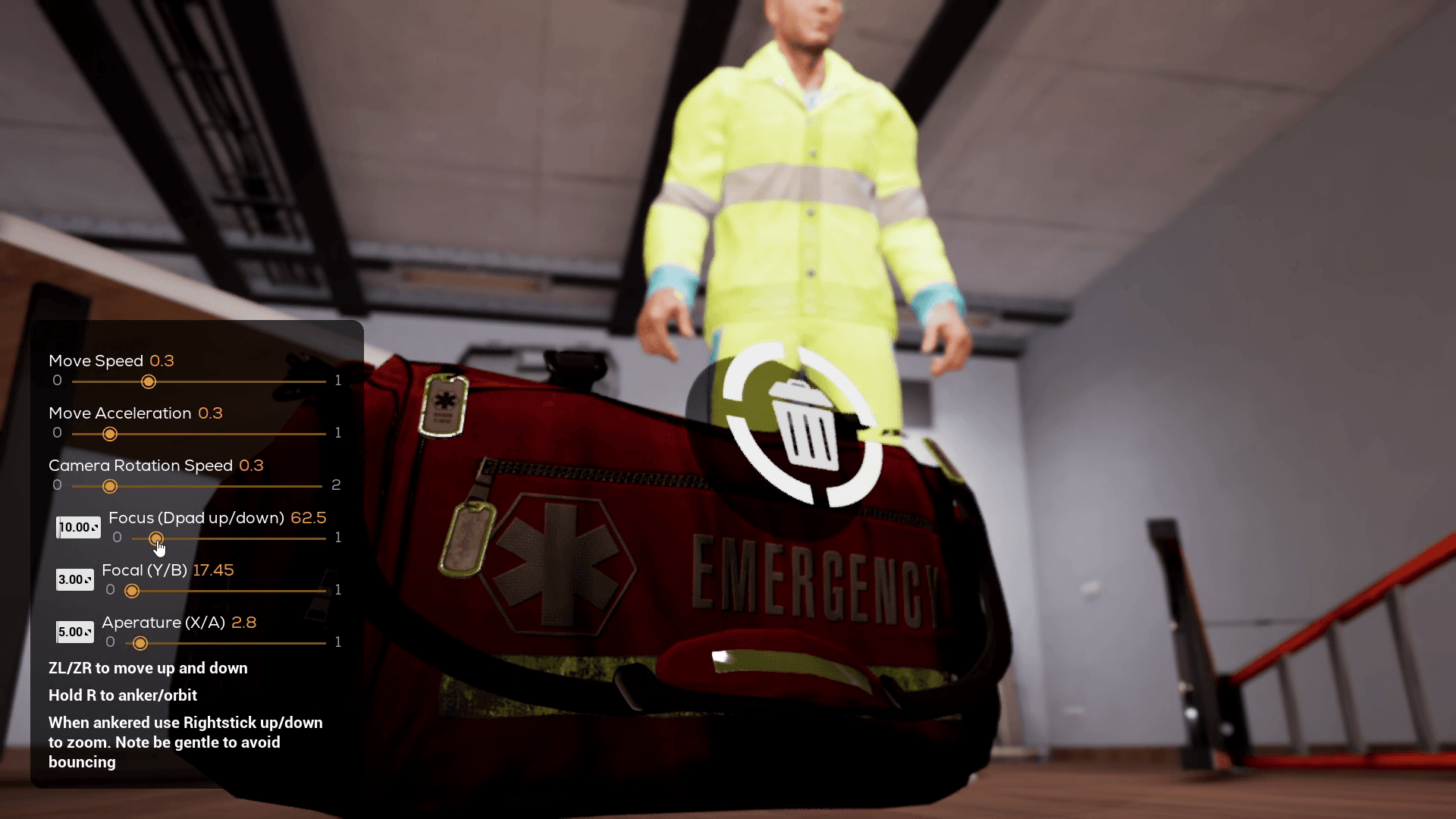1456x819 pixels.
Task: Click the 2 at the Camera Rotation Speed maximum
Action: tap(337, 485)
